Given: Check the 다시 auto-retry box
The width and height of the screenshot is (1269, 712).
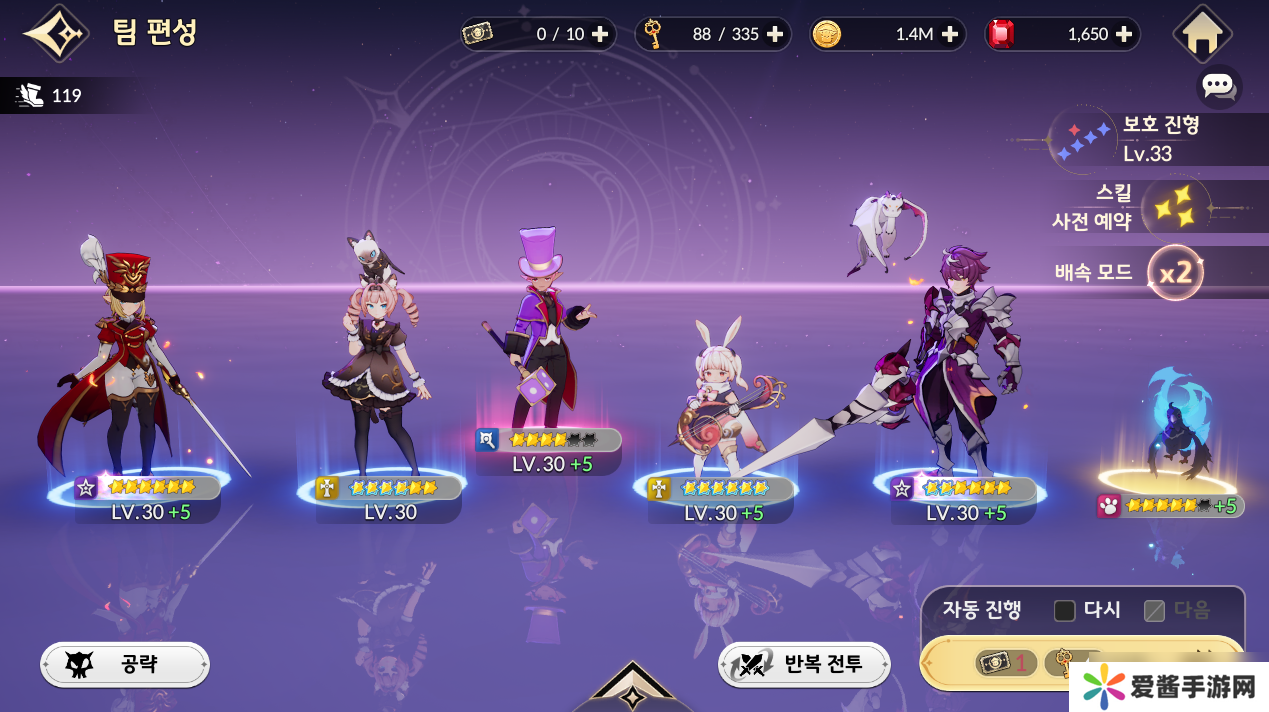Looking at the screenshot, I should click(1065, 610).
